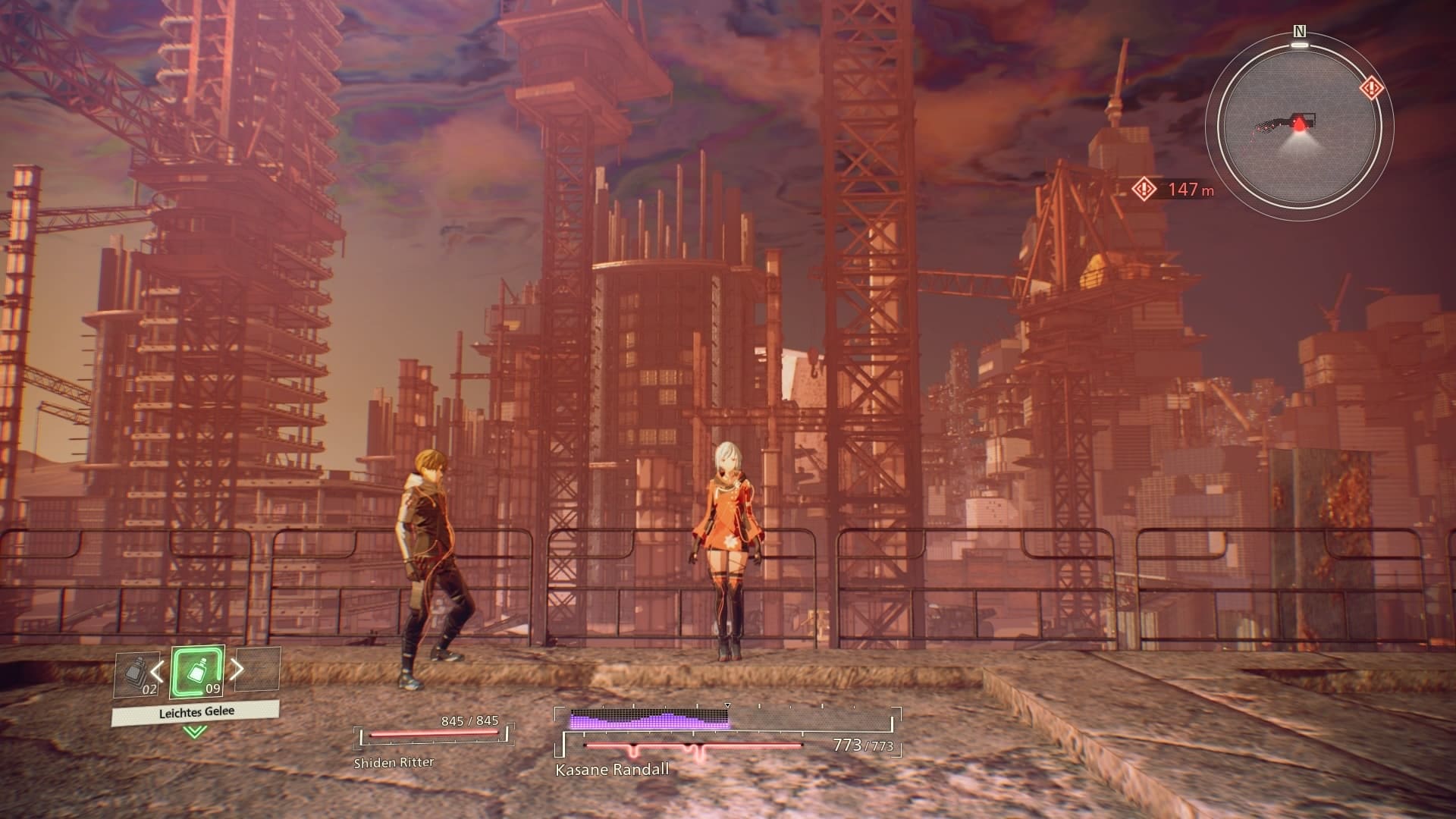The image size is (1456, 819).
Task: Open the circular minimap
Action: (1299, 125)
